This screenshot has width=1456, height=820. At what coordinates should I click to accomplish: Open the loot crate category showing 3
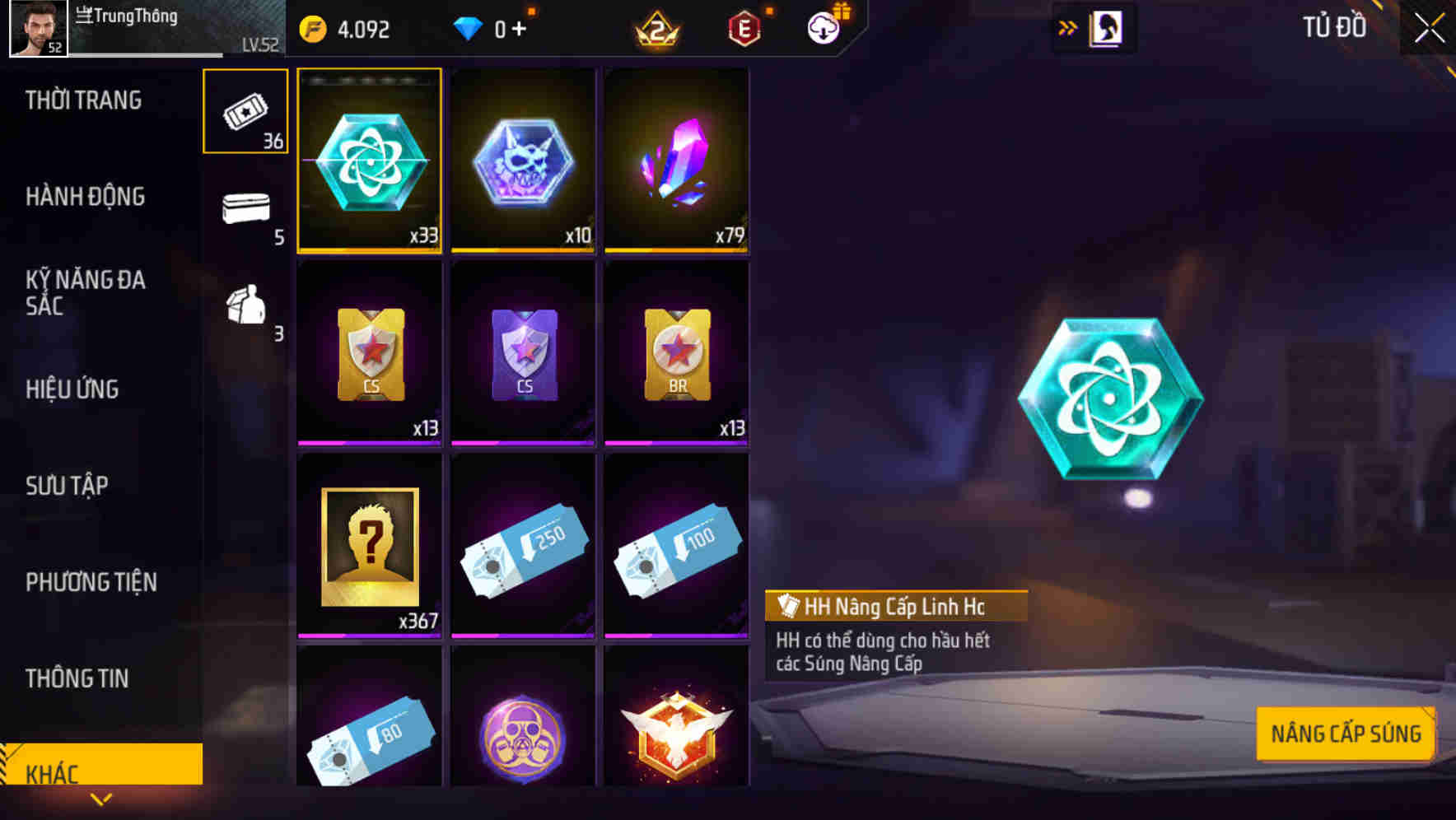(245, 309)
